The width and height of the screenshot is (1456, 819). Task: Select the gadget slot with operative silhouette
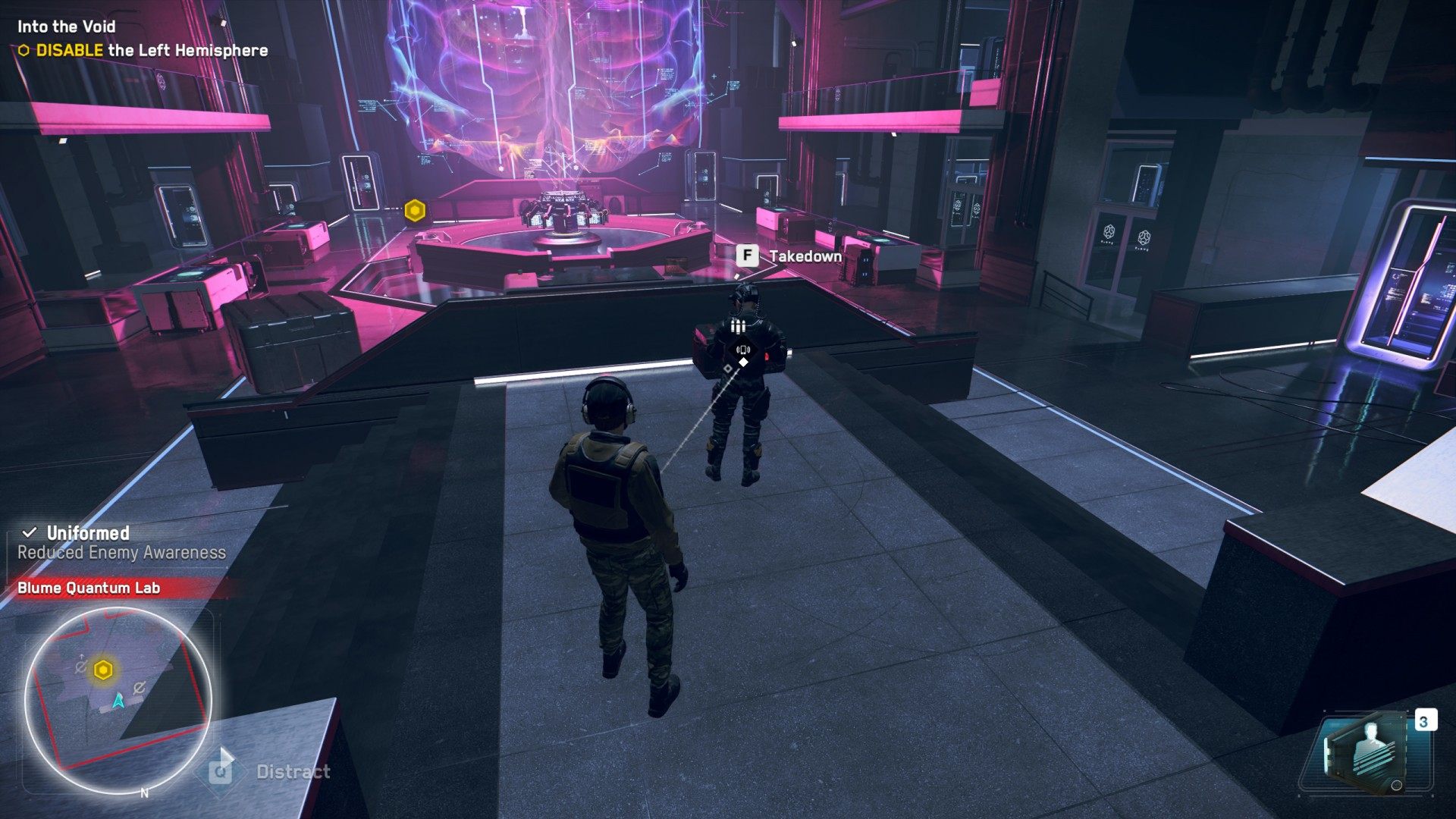pyautogui.click(x=1365, y=755)
